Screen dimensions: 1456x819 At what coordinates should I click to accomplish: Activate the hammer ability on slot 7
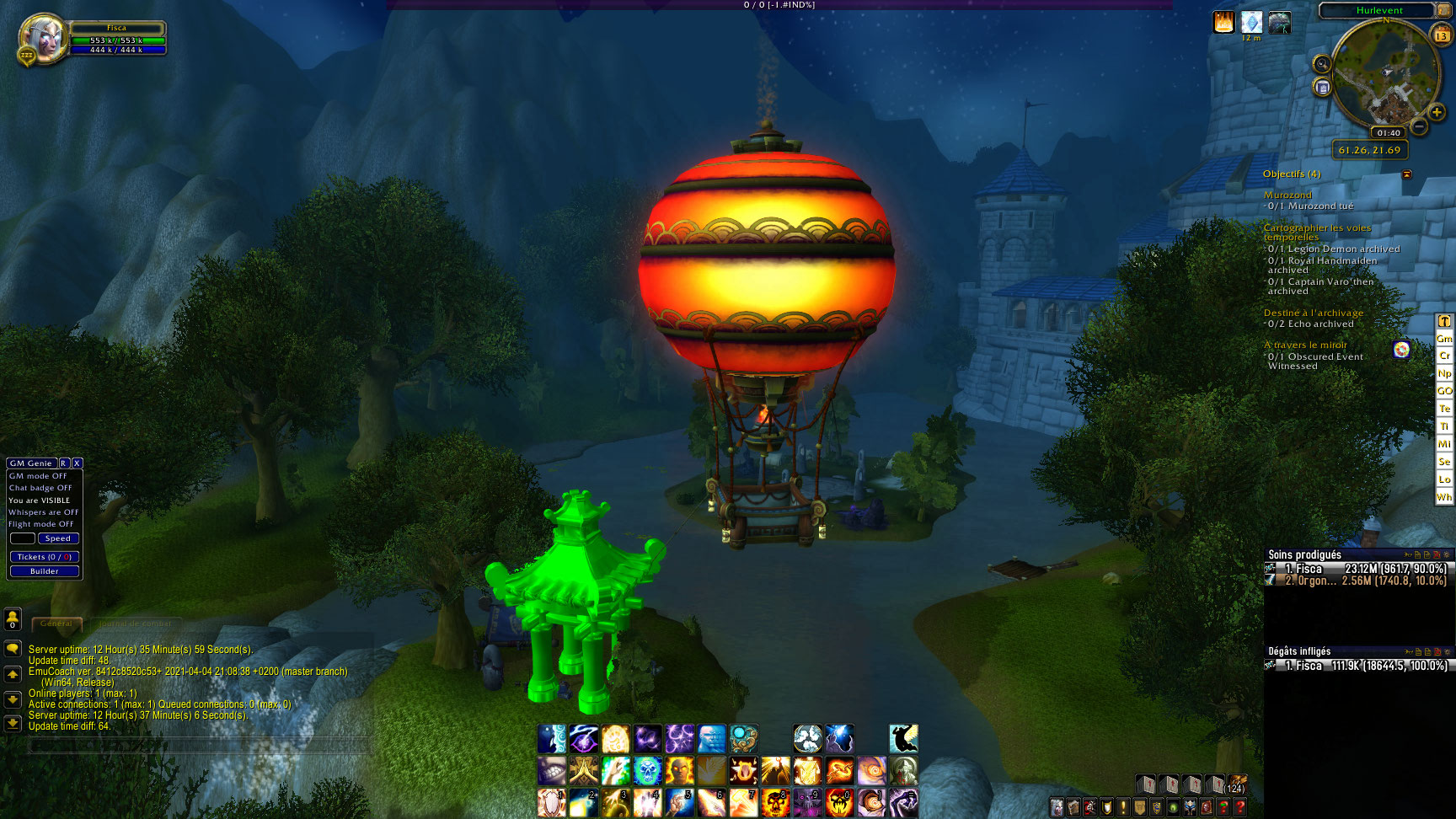743,802
